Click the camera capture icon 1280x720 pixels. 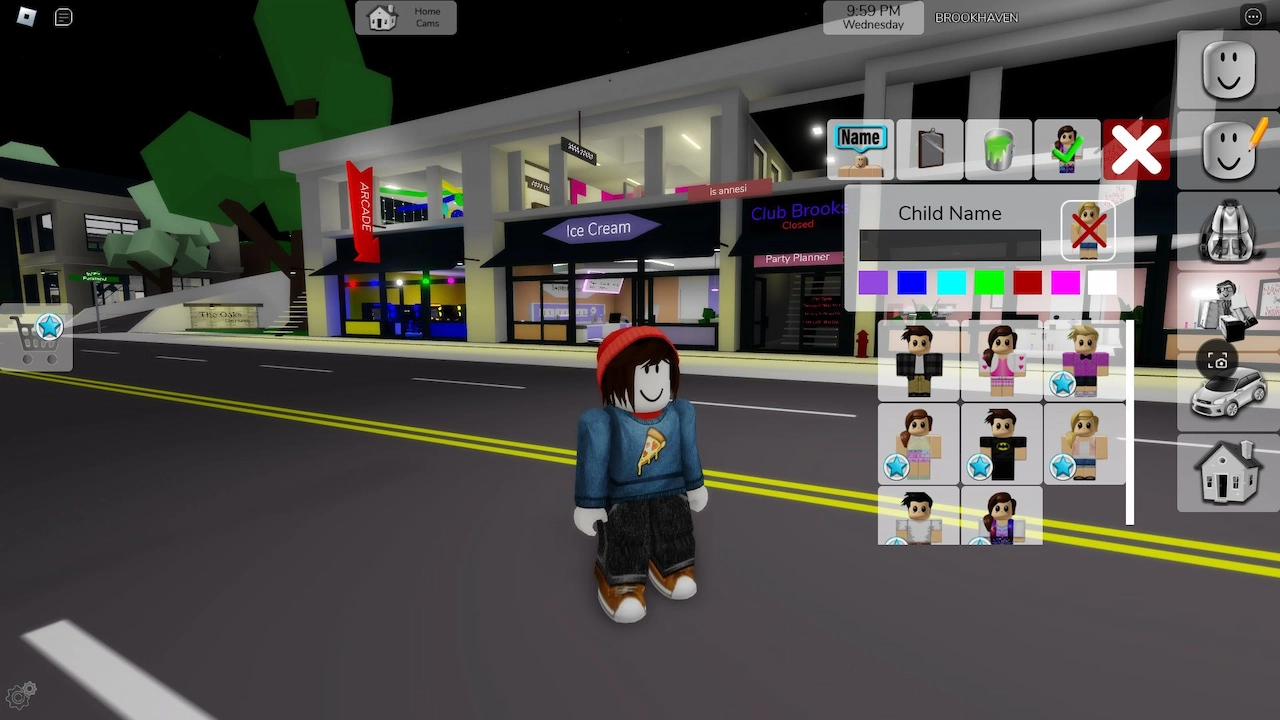[1218, 361]
